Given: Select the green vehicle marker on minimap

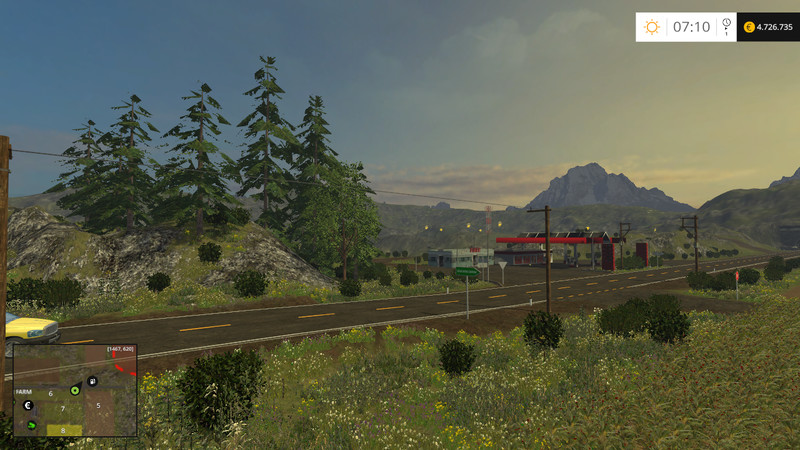Looking at the screenshot, I should (x=31, y=427).
